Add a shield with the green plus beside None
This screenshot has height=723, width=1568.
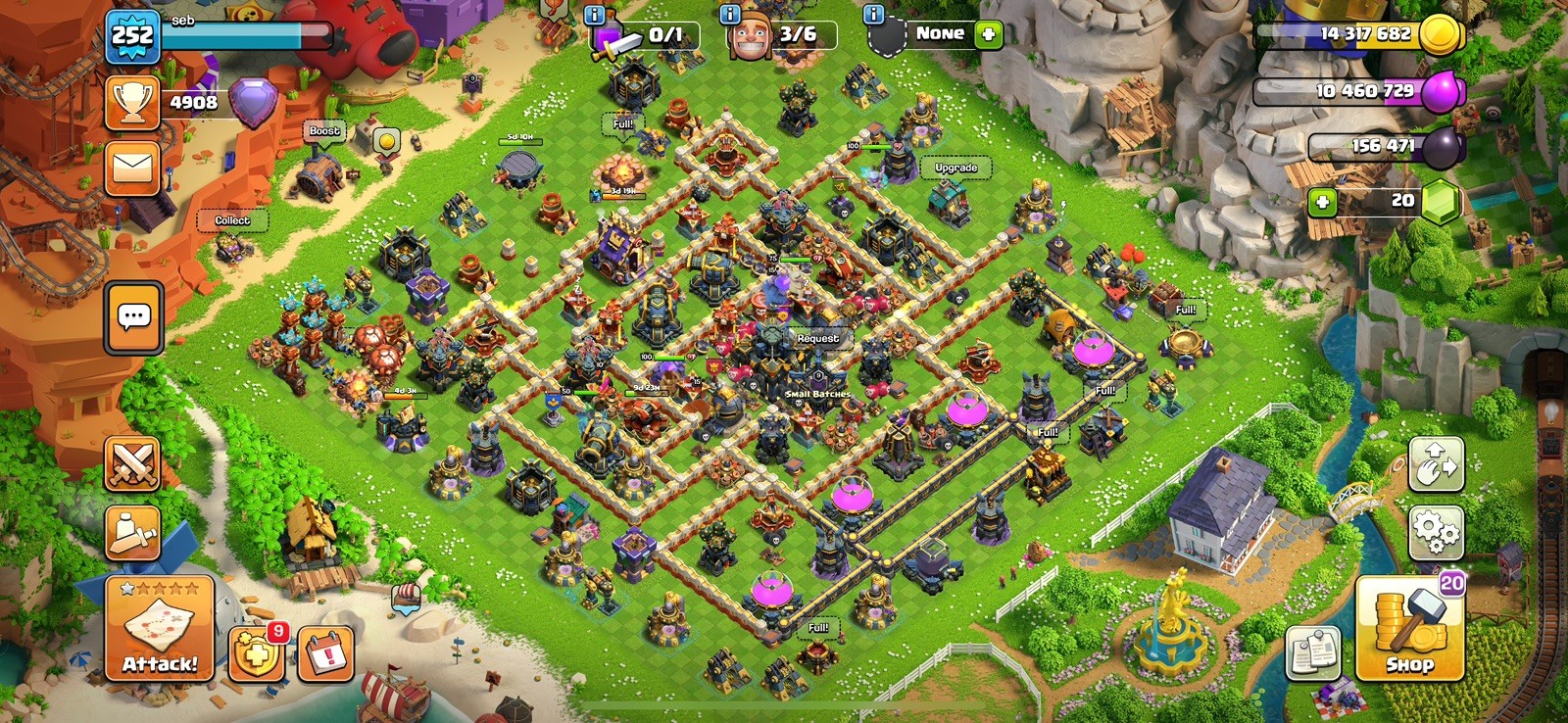point(989,34)
